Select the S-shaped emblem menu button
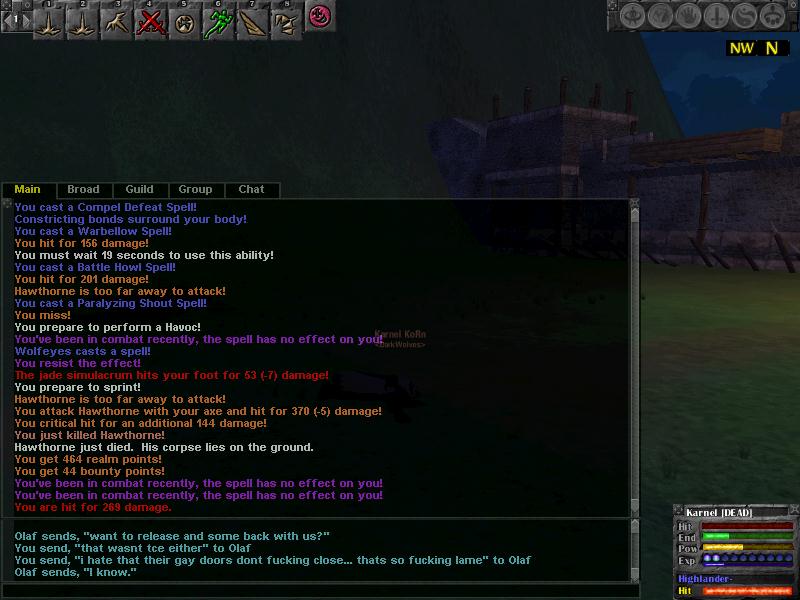 pyautogui.click(x=743, y=16)
